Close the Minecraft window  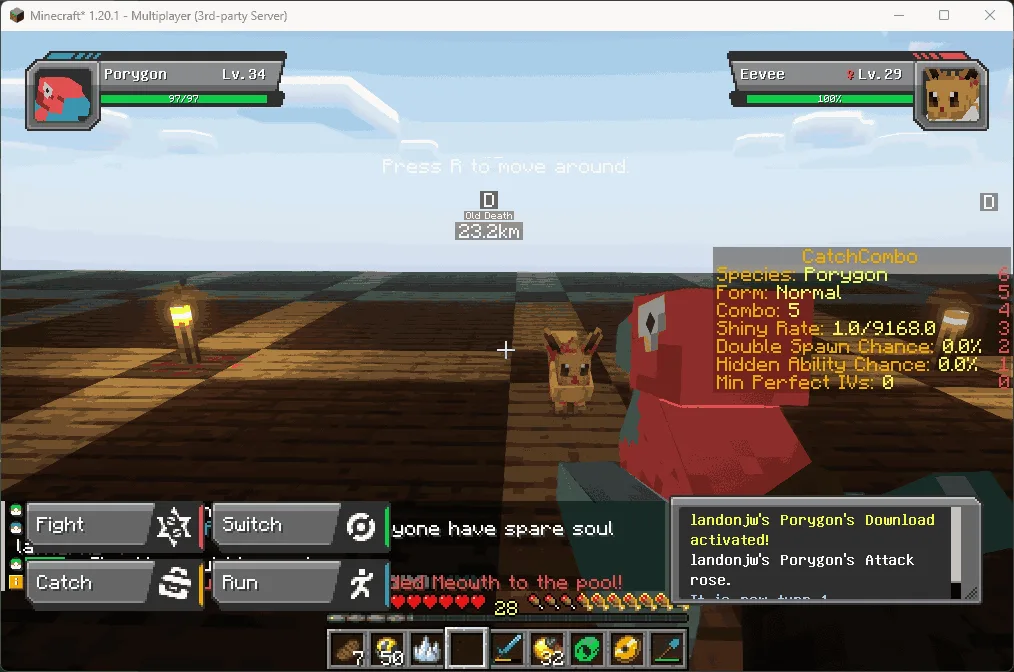[990, 15]
